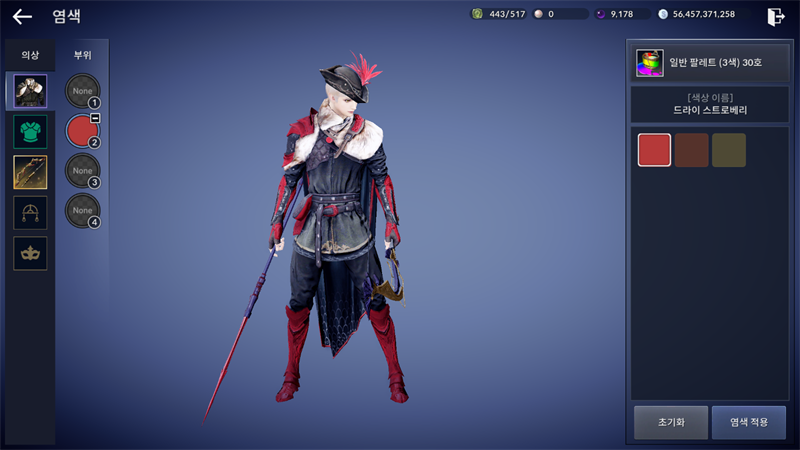Open the scale accessory category icon
This screenshot has width=800, height=450.
(29, 212)
